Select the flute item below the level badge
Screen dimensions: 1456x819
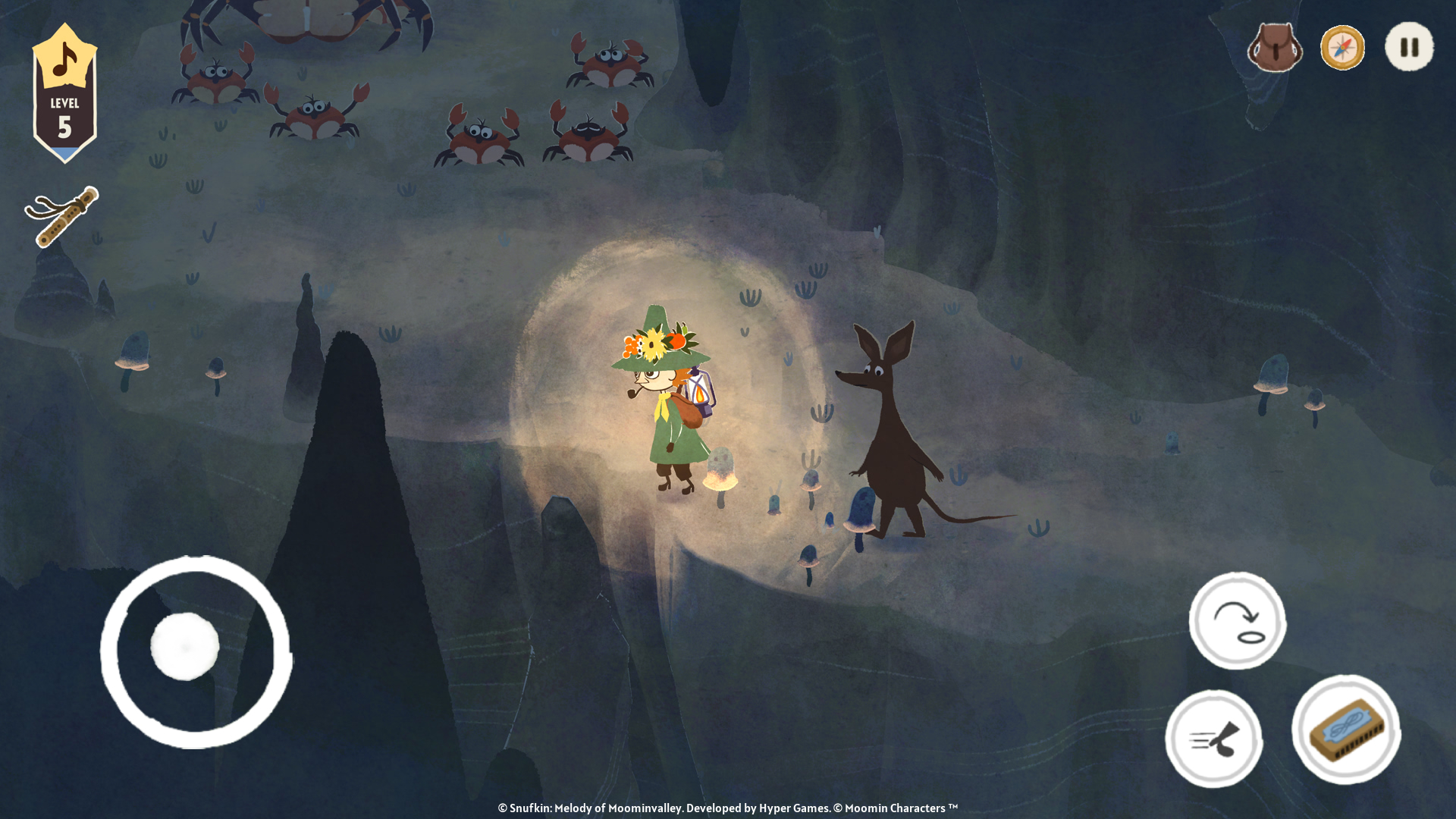[x=64, y=218]
